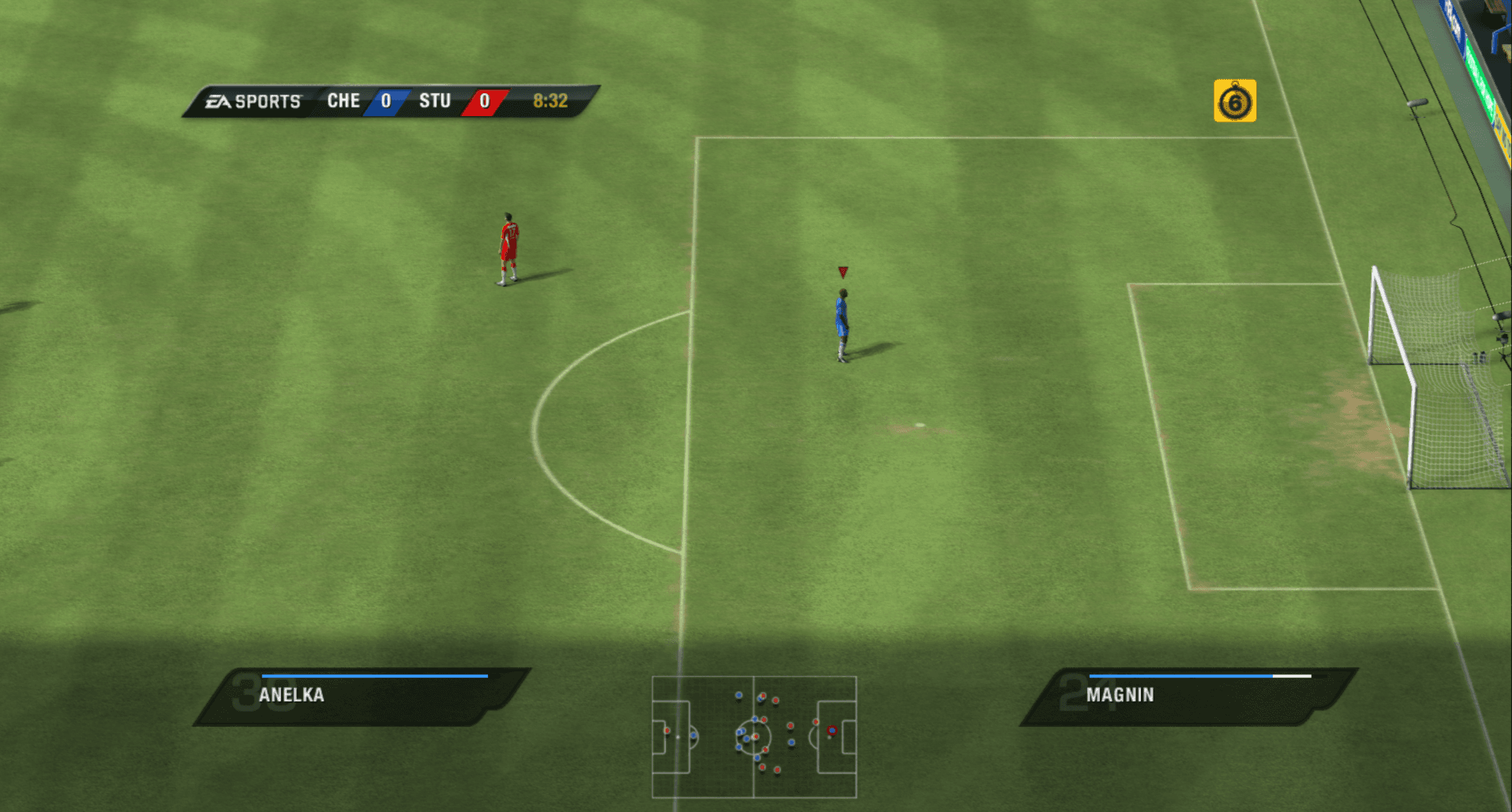
Task: Toggle the blue-highlighted Chelsea score box
Action: click(386, 101)
